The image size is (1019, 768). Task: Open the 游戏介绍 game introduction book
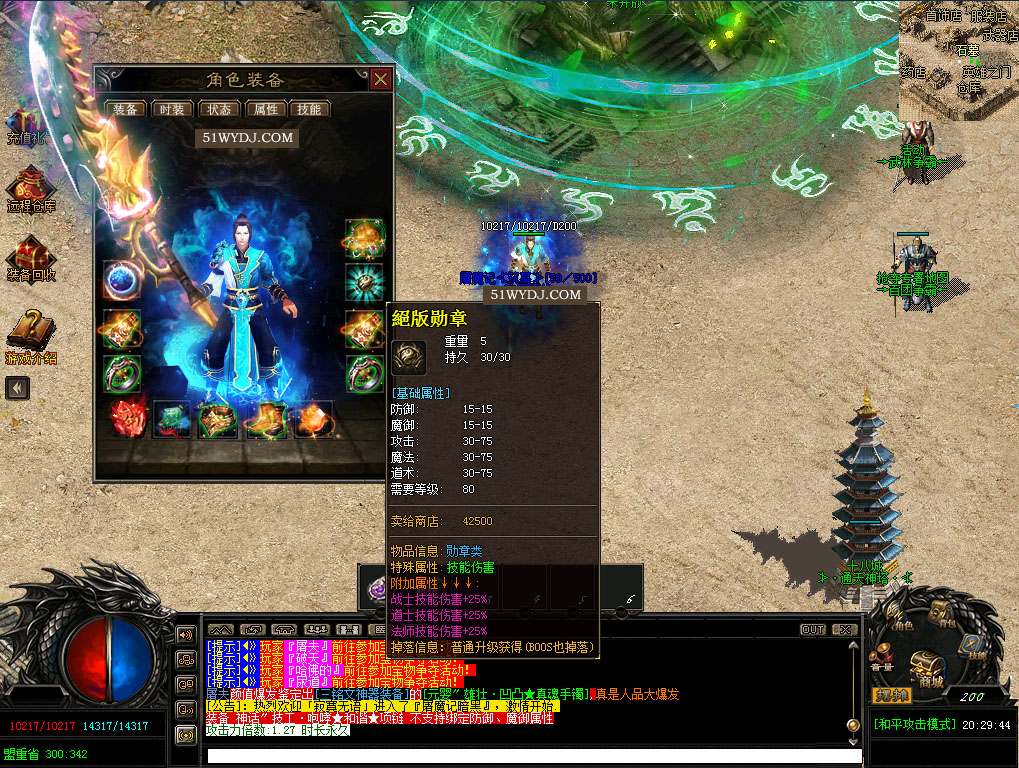[x=30, y=335]
